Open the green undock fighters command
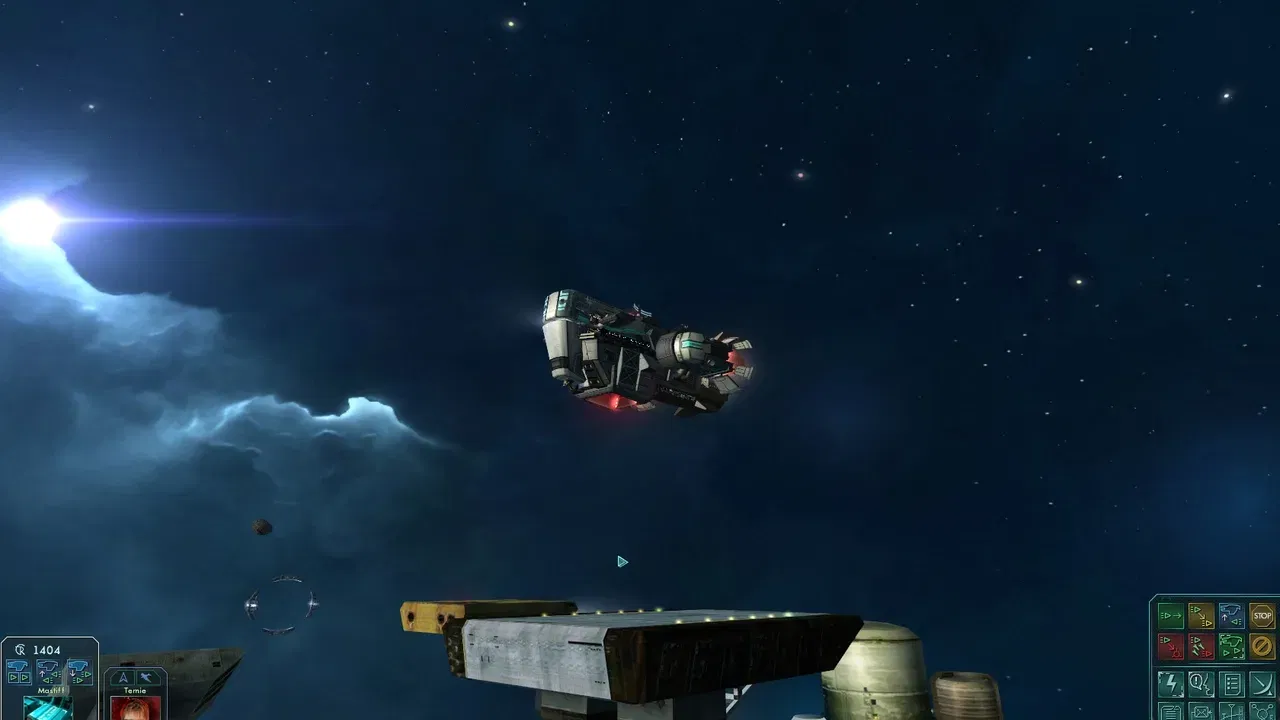1280x720 pixels. 1231,645
